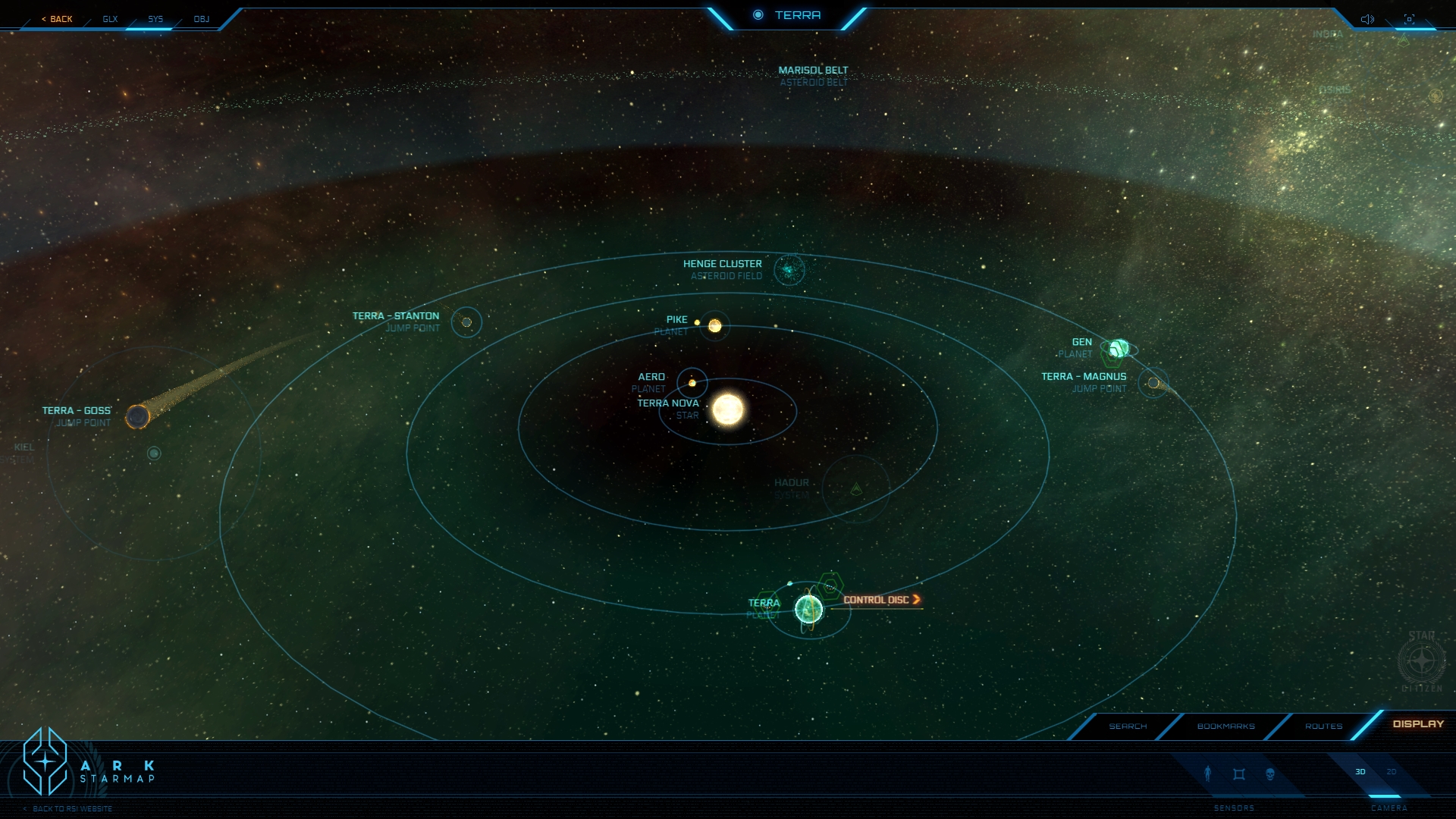Open the OBJ object view tab

pyautogui.click(x=201, y=19)
